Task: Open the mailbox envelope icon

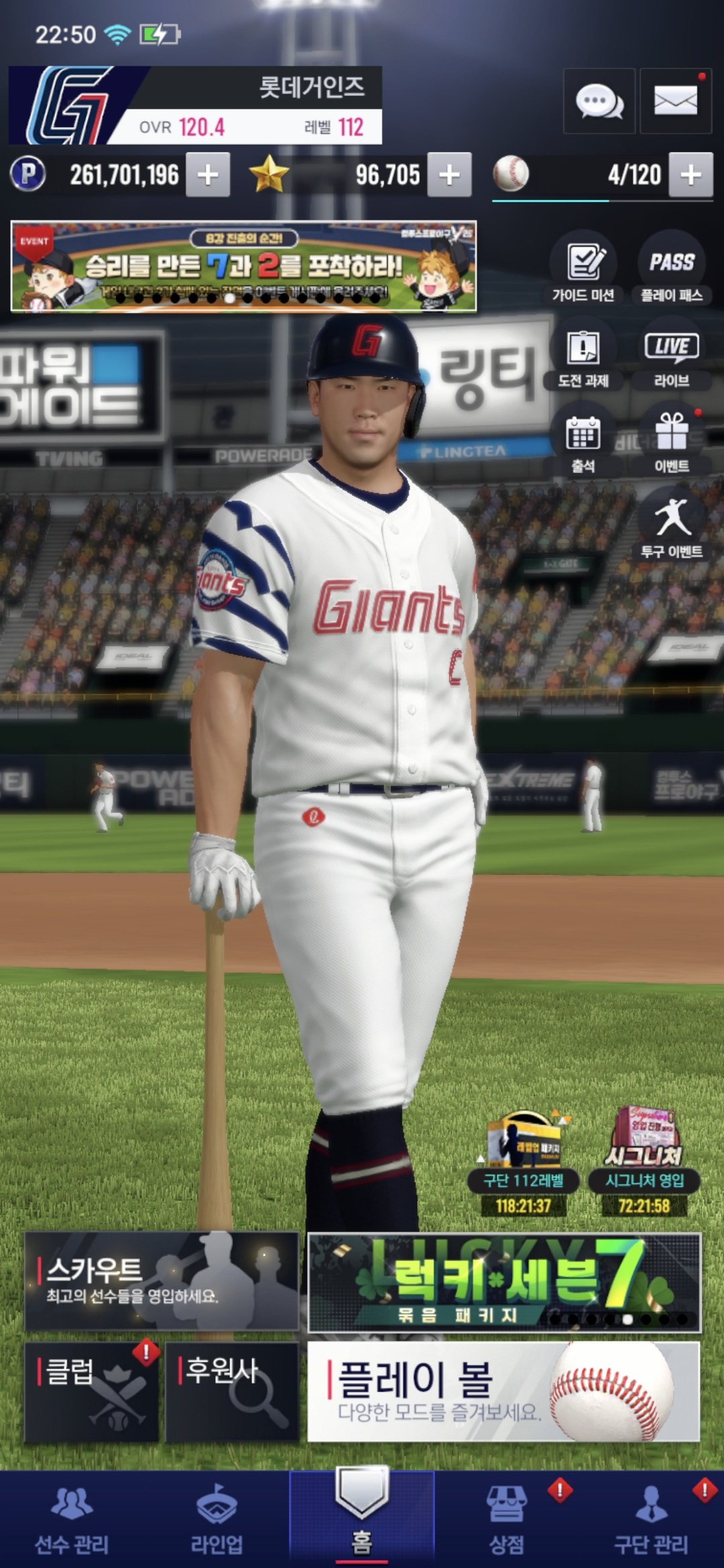Action: coord(675,101)
